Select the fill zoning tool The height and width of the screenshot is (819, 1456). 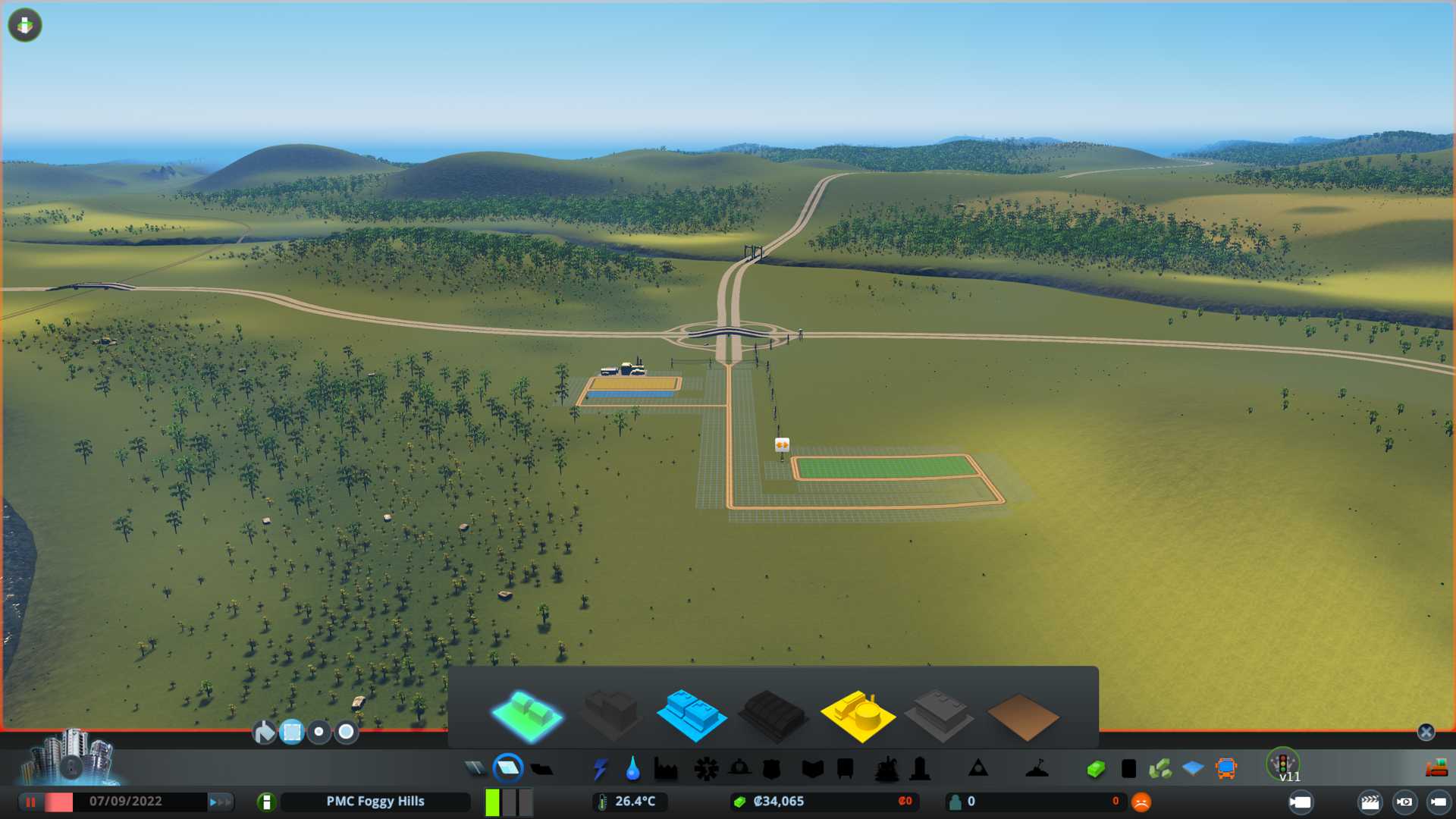coord(264,732)
